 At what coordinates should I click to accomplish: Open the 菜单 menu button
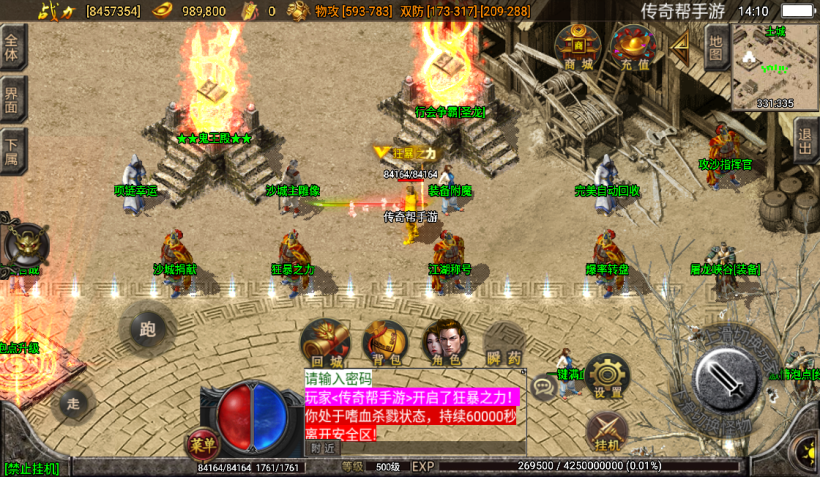pos(201,441)
